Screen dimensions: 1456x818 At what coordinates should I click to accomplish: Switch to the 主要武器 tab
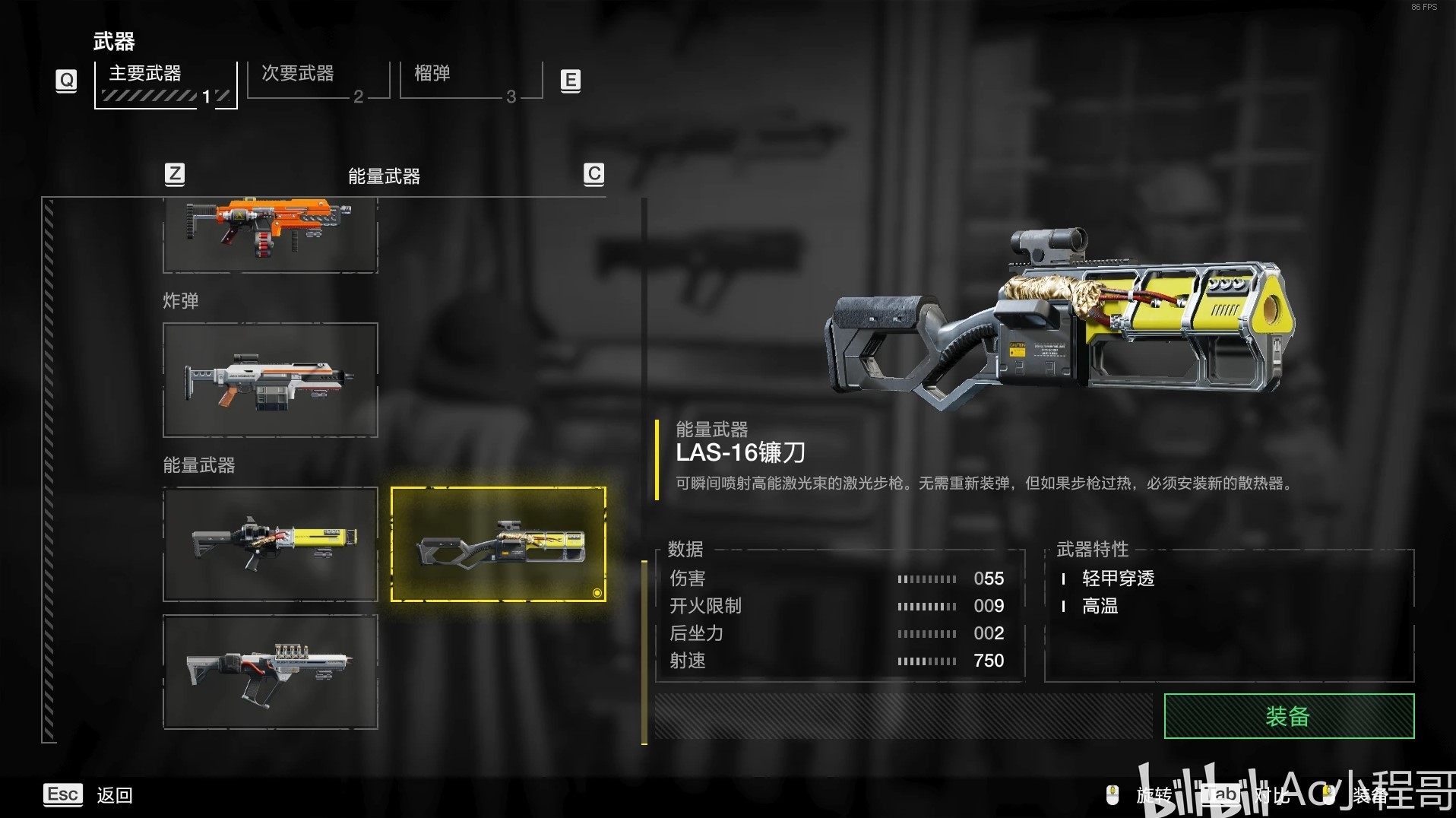(165, 84)
